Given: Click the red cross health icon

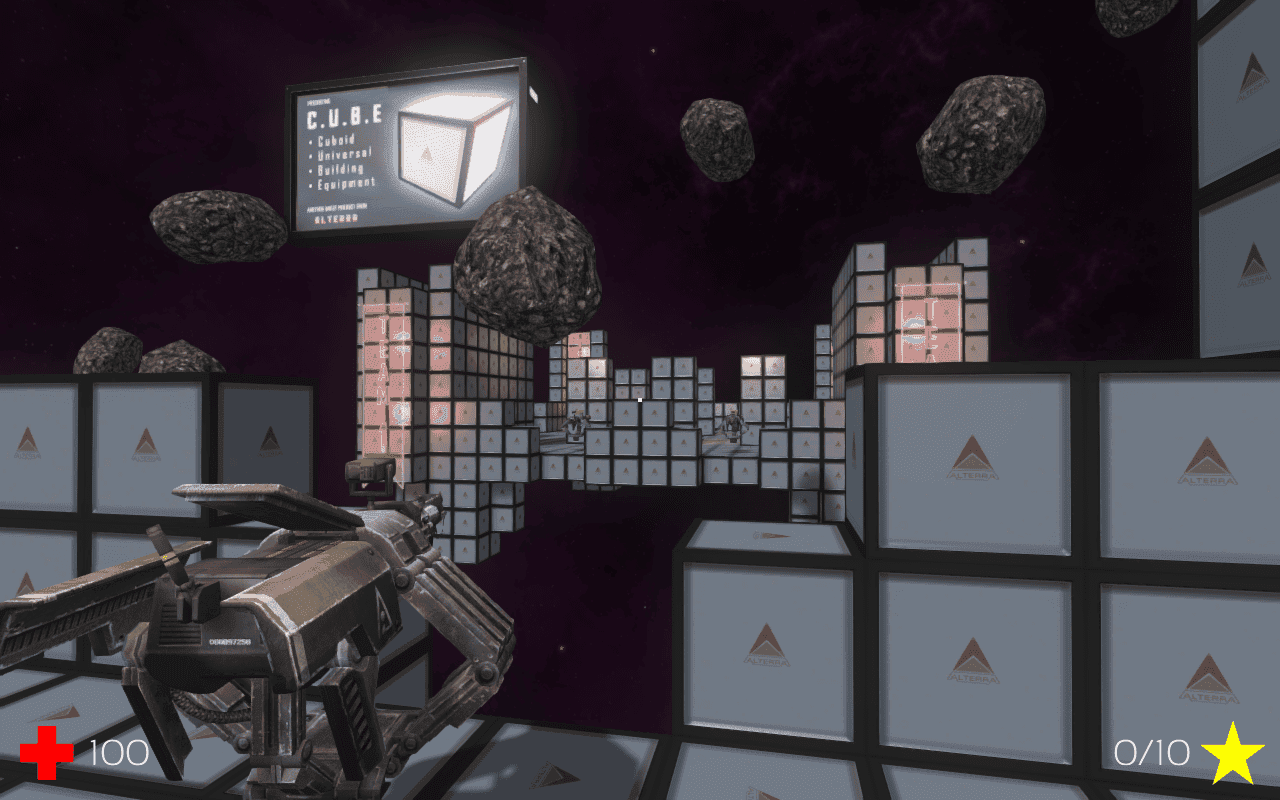Looking at the screenshot, I should coord(46,753).
